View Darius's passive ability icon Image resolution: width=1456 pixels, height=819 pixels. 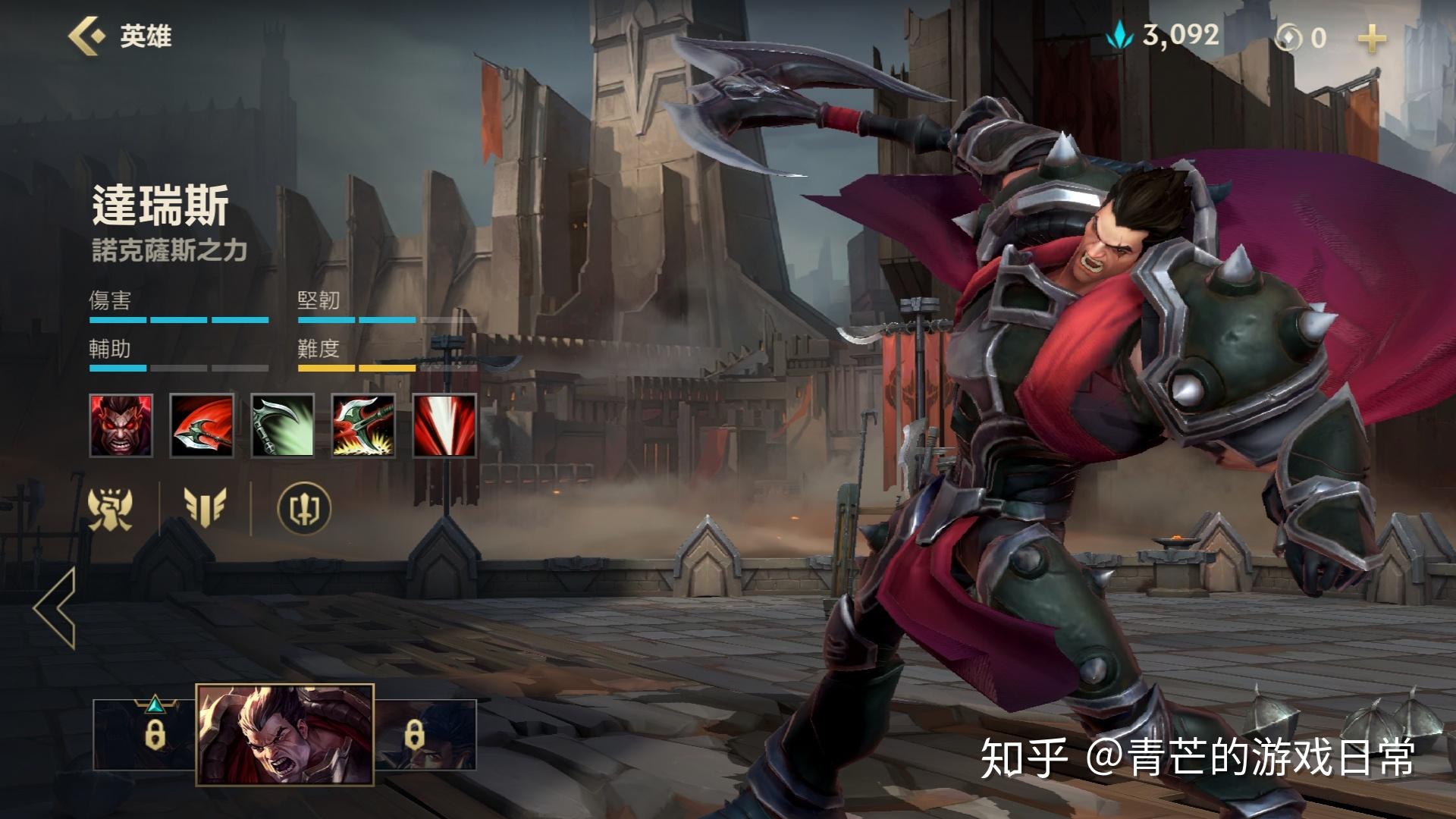121,425
